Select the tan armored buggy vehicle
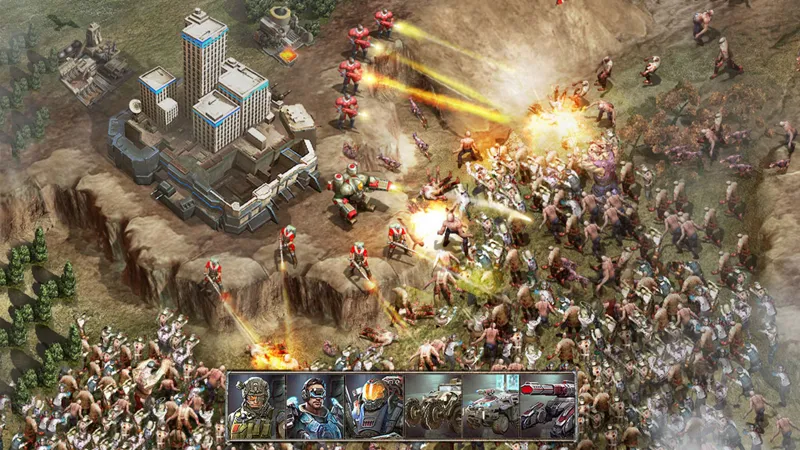This screenshot has height=450, width=800. click(x=431, y=406)
